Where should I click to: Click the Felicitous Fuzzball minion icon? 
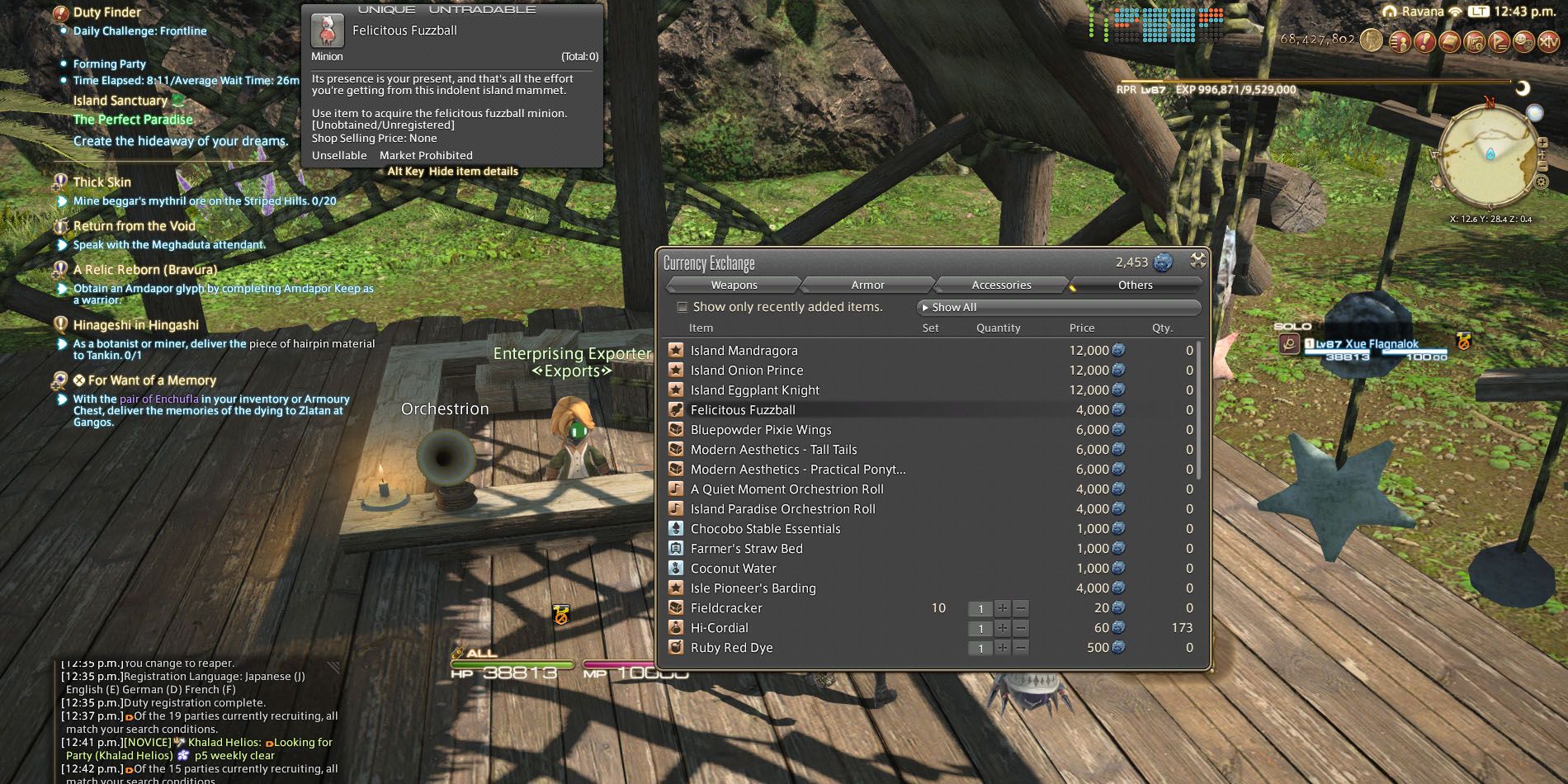click(x=678, y=409)
